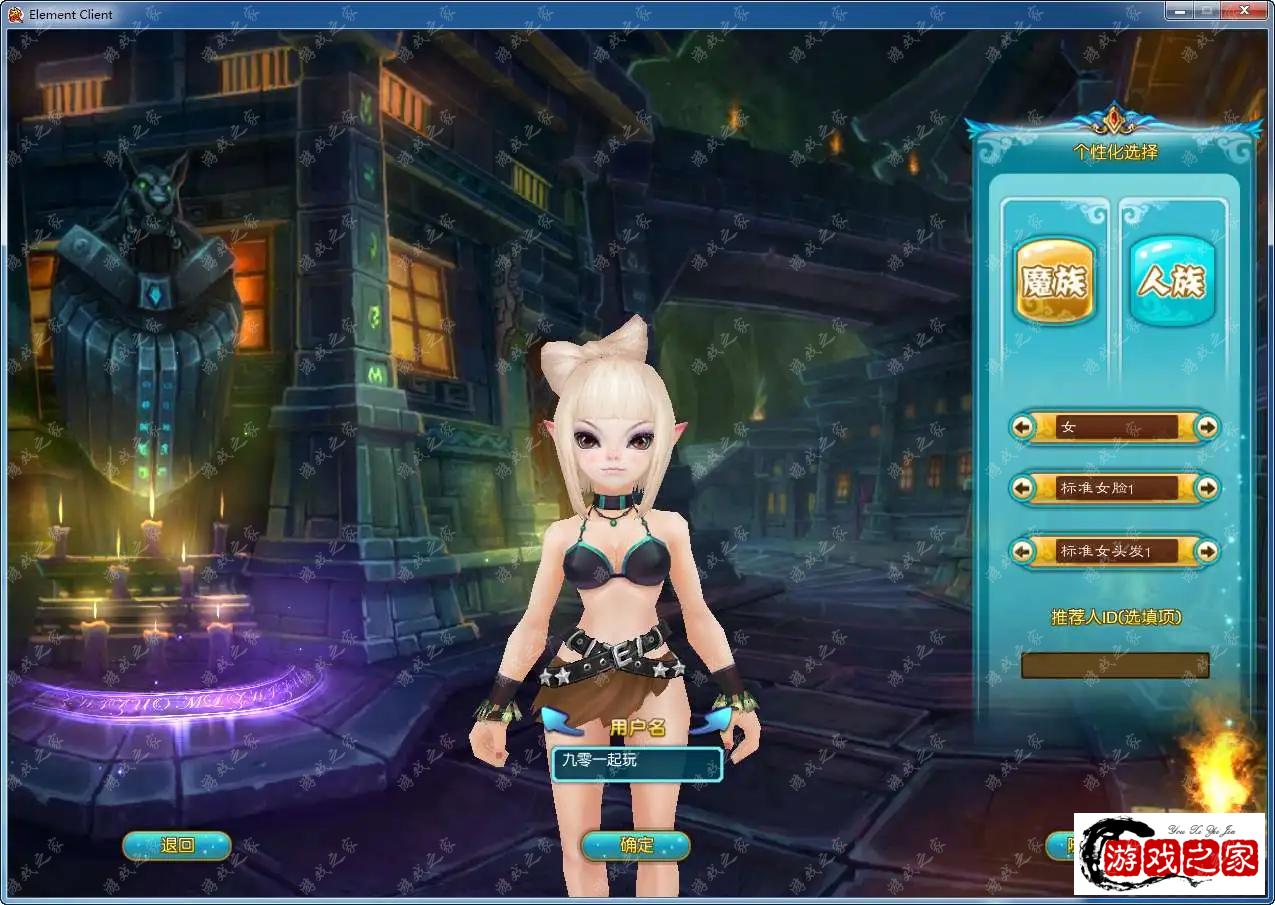Click the right arrow beside gender 女
Image resolution: width=1275 pixels, height=905 pixels.
pyautogui.click(x=1207, y=427)
